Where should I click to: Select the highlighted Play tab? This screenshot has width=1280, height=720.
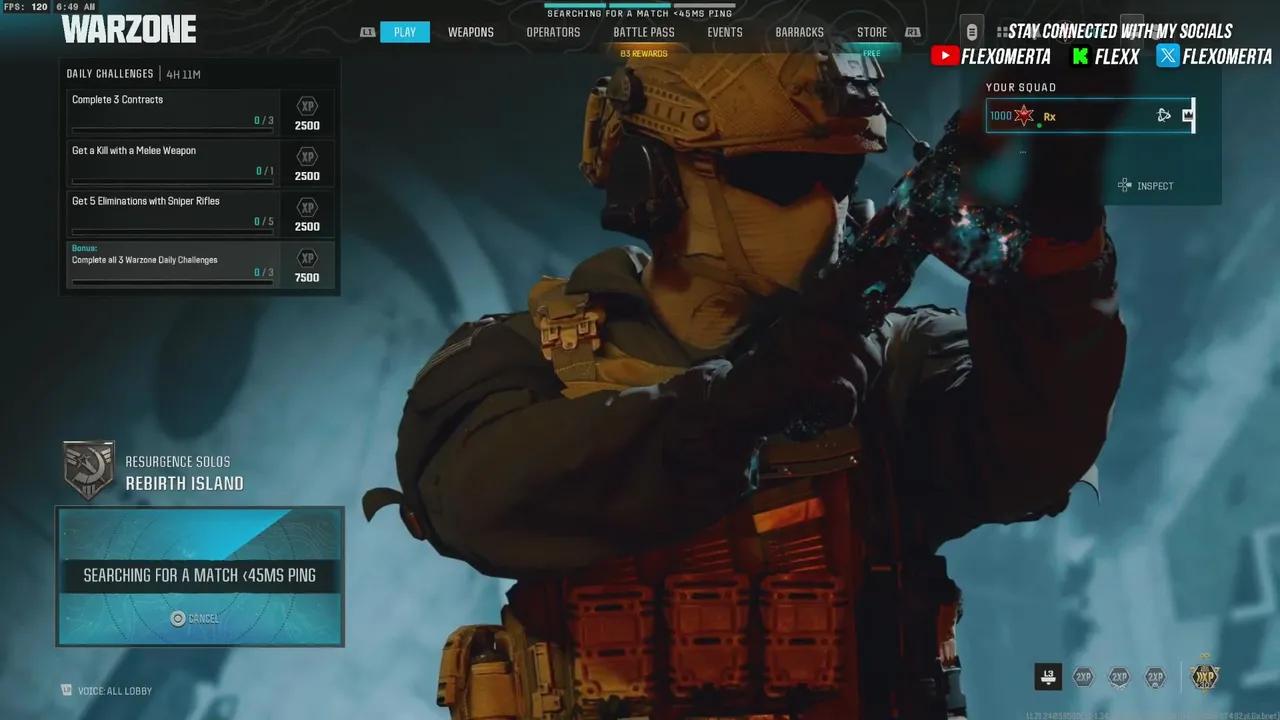tap(404, 32)
